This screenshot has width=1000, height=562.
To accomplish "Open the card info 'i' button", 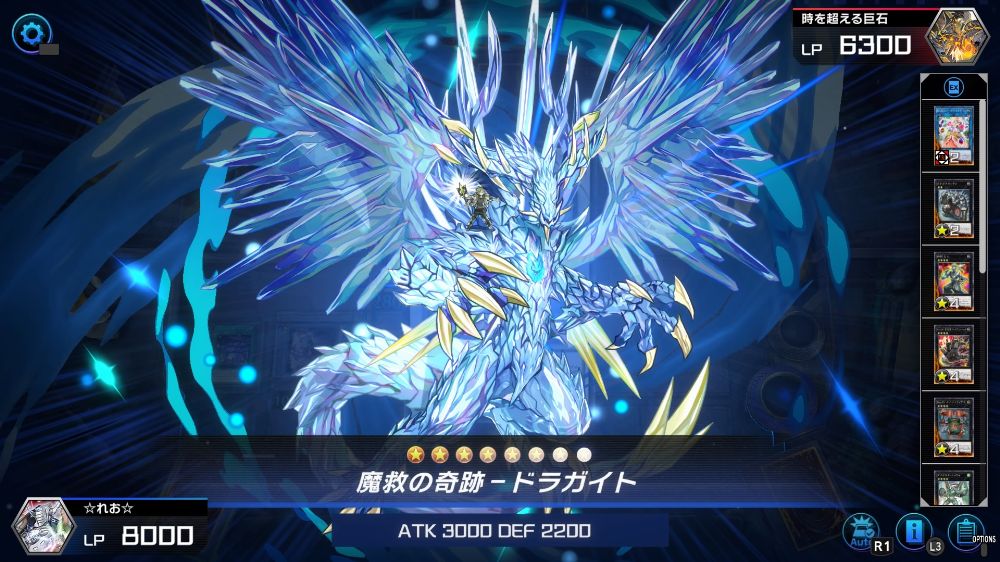I will point(912,531).
